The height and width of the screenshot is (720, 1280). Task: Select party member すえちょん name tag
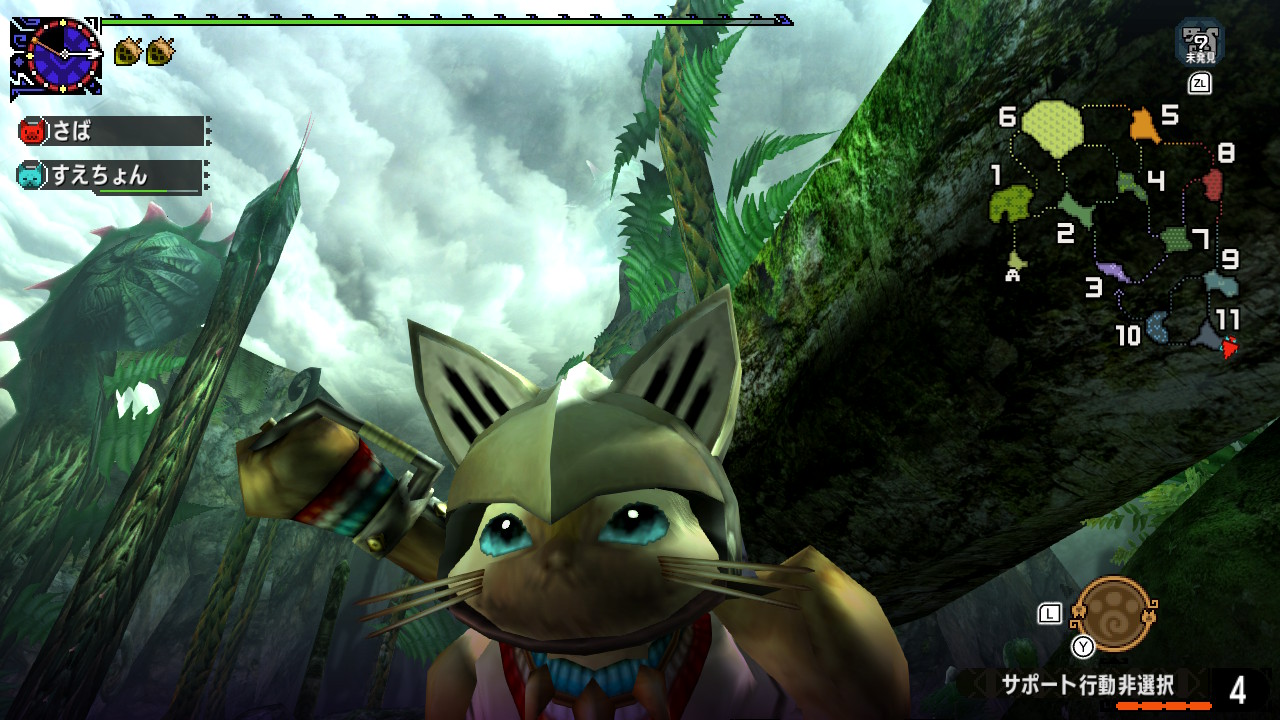110,176
